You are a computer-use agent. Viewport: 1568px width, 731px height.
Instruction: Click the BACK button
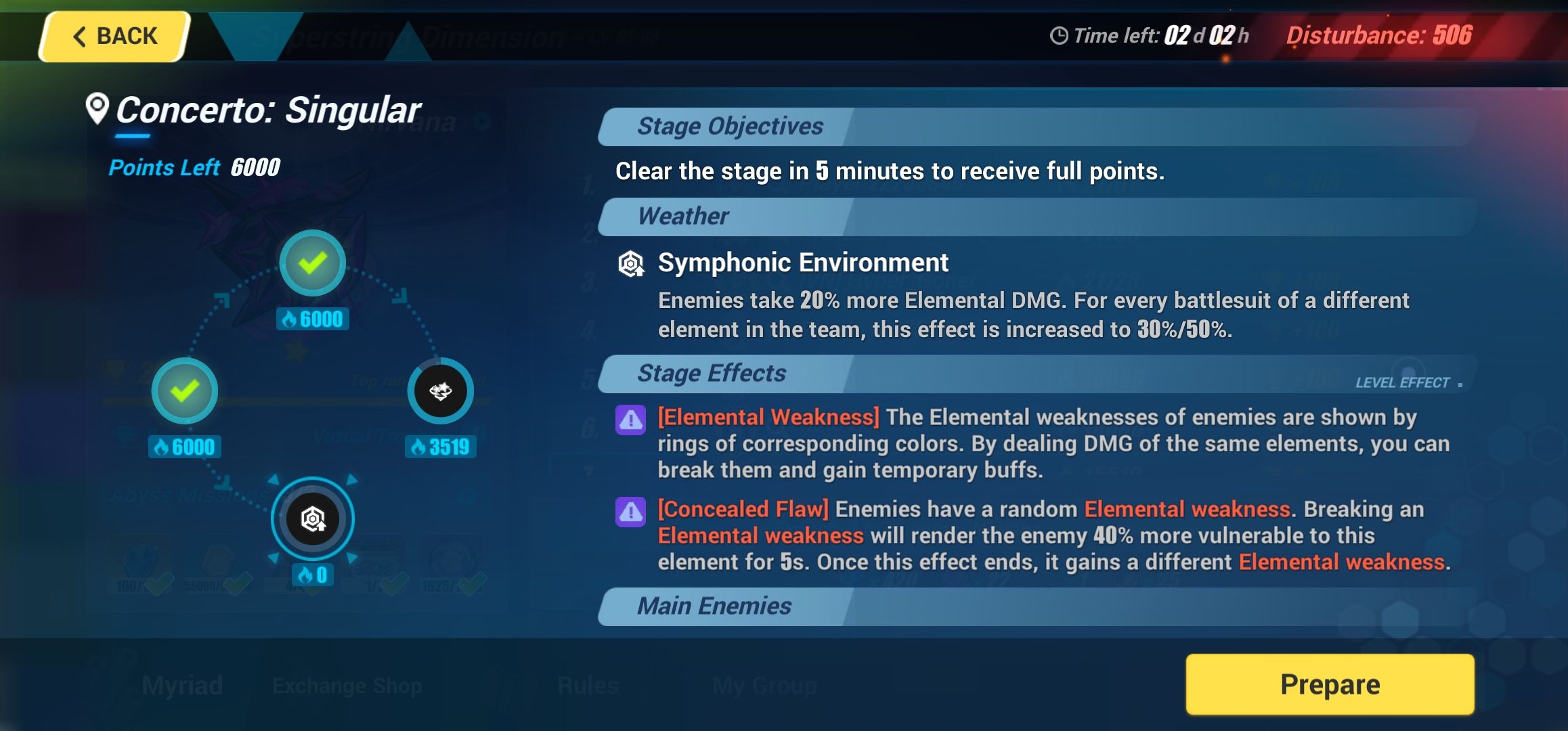pyautogui.click(x=114, y=35)
